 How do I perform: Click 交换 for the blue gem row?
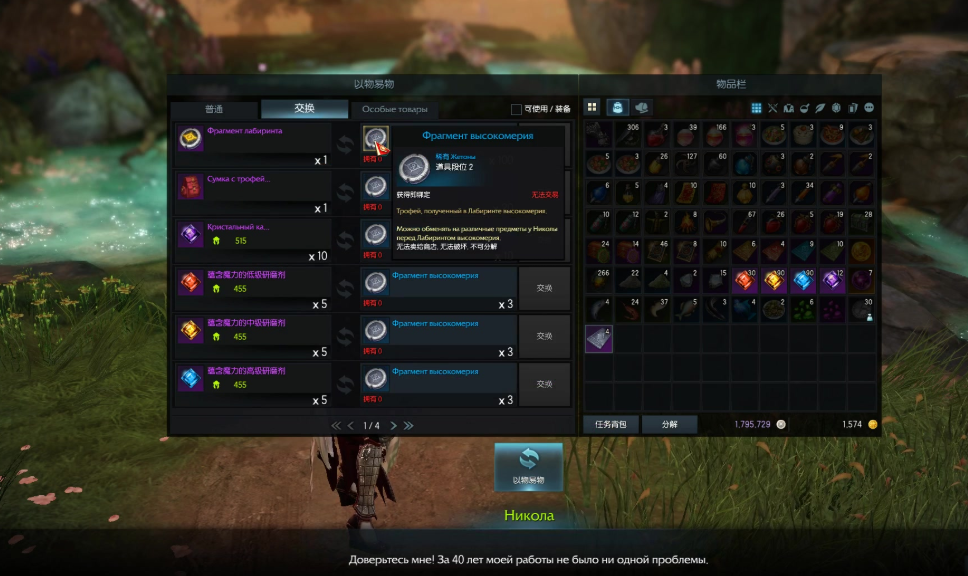click(x=544, y=383)
